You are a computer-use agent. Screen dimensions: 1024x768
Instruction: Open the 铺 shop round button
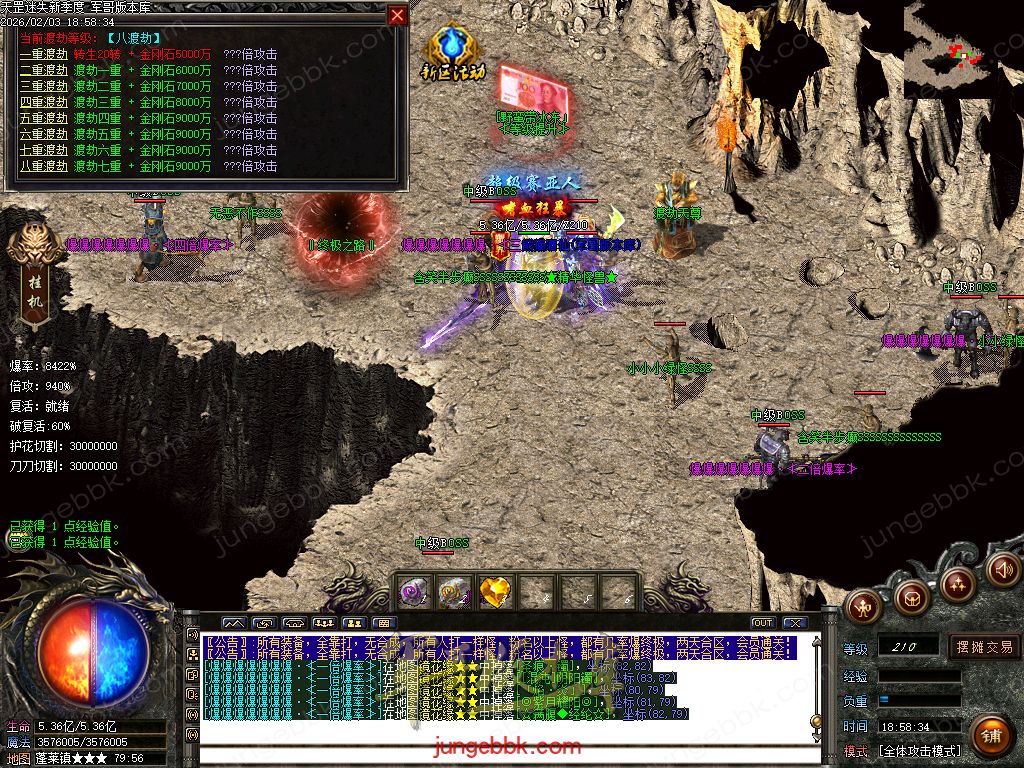991,735
